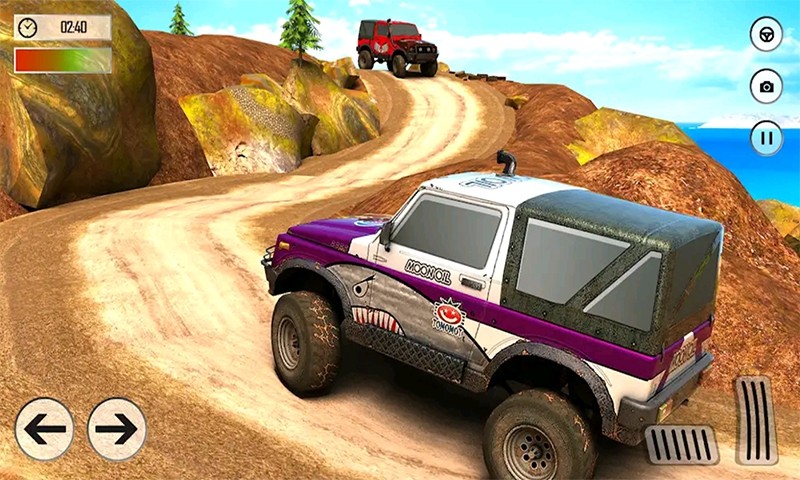Change controls using the steering wheel icon
This screenshot has height=480, width=800.
766,34
